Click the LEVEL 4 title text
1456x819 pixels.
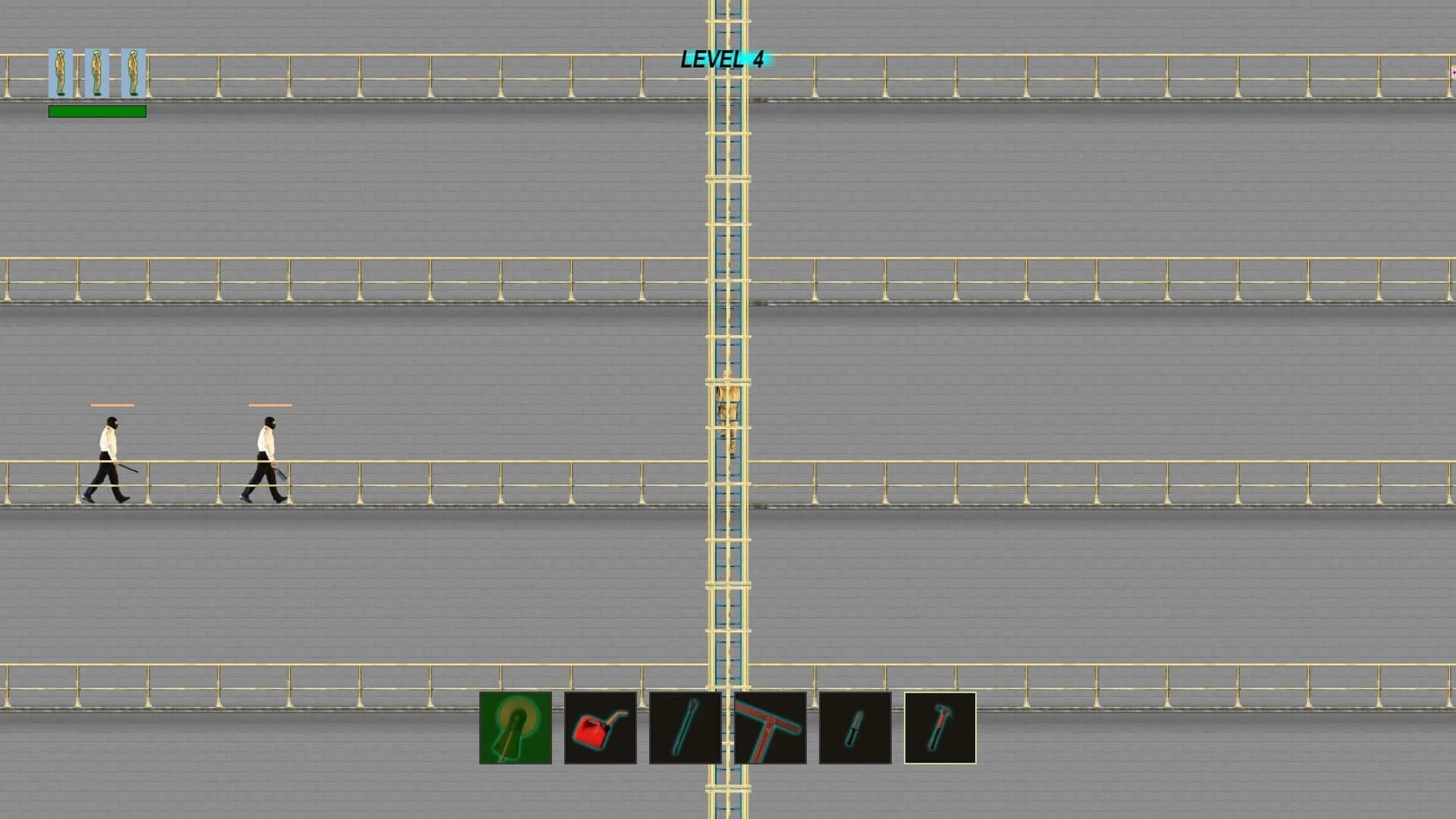click(x=724, y=60)
